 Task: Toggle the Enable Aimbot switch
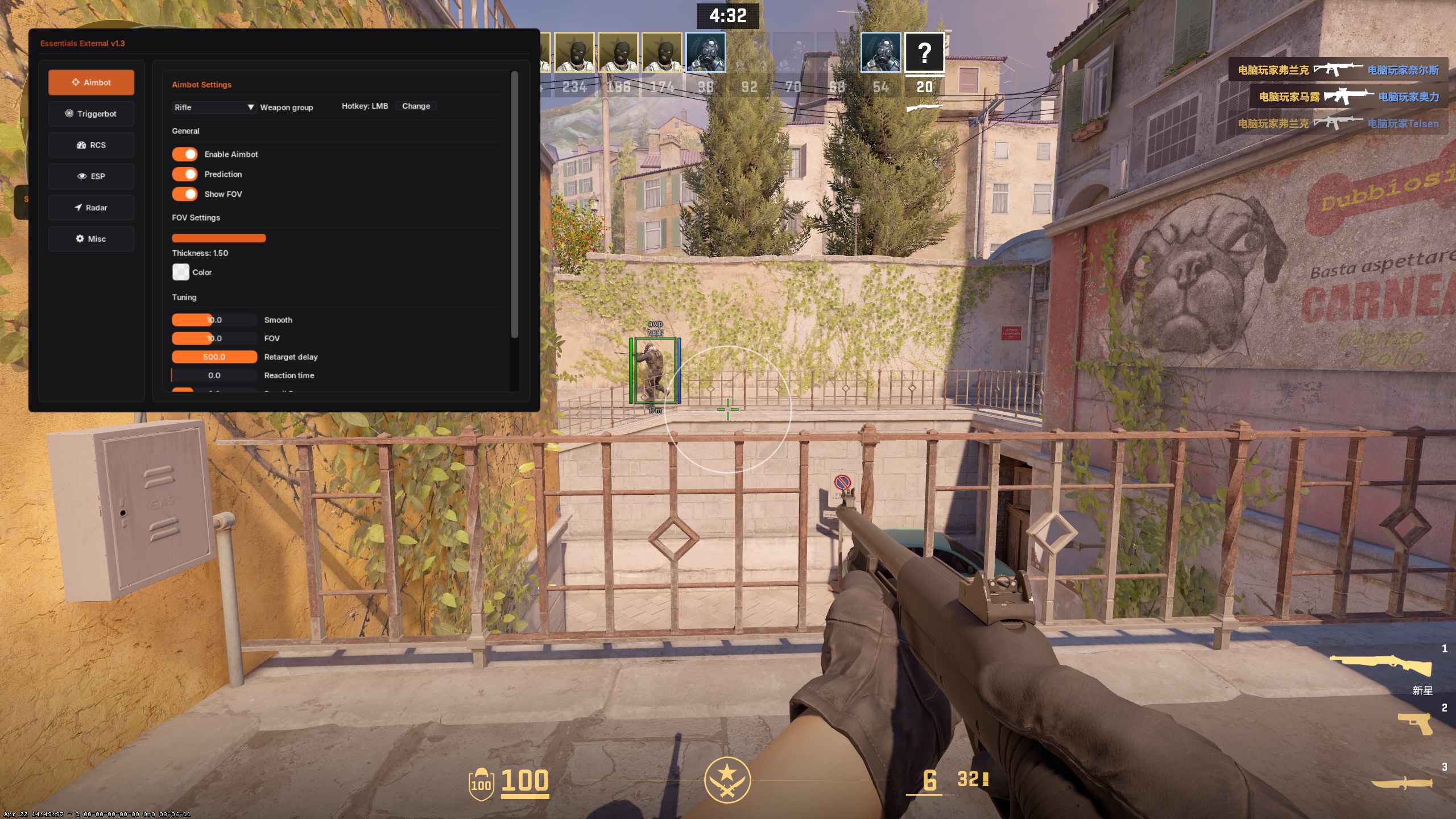[185, 154]
